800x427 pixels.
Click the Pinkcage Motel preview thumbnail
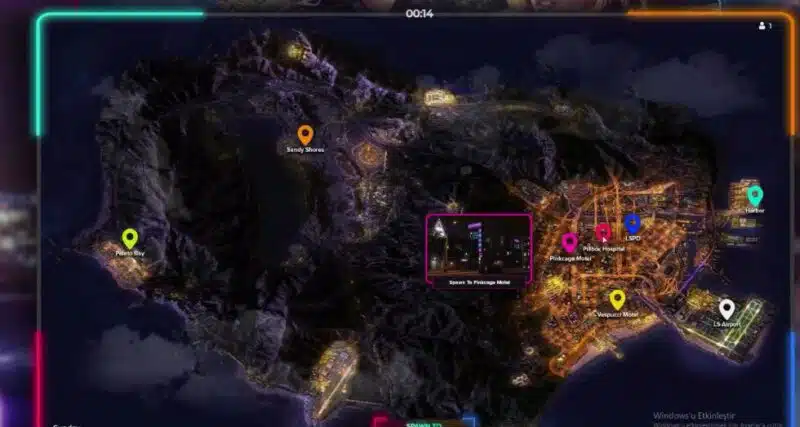(x=479, y=246)
